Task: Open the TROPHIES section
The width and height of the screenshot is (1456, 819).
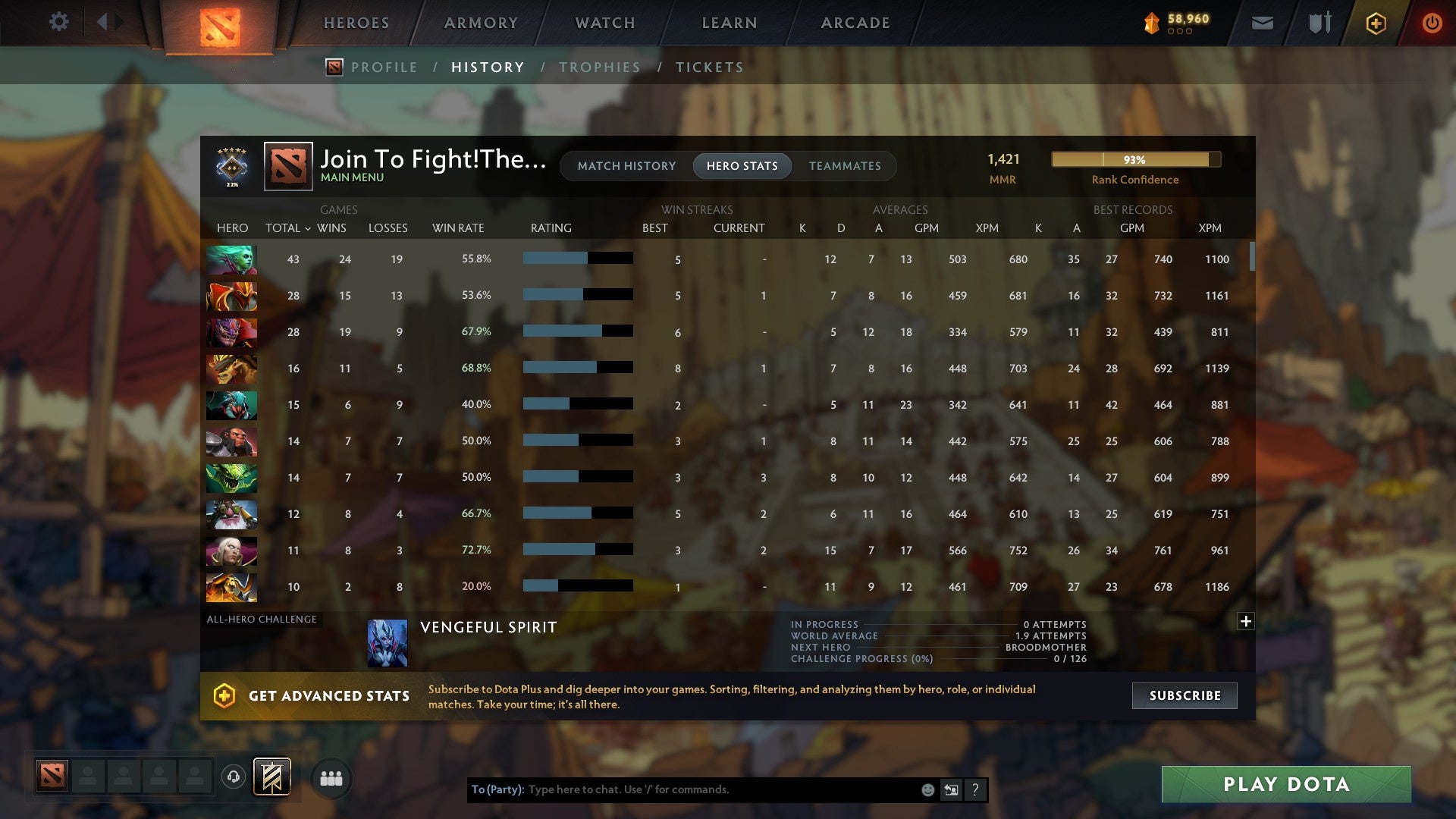Action: pos(599,67)
